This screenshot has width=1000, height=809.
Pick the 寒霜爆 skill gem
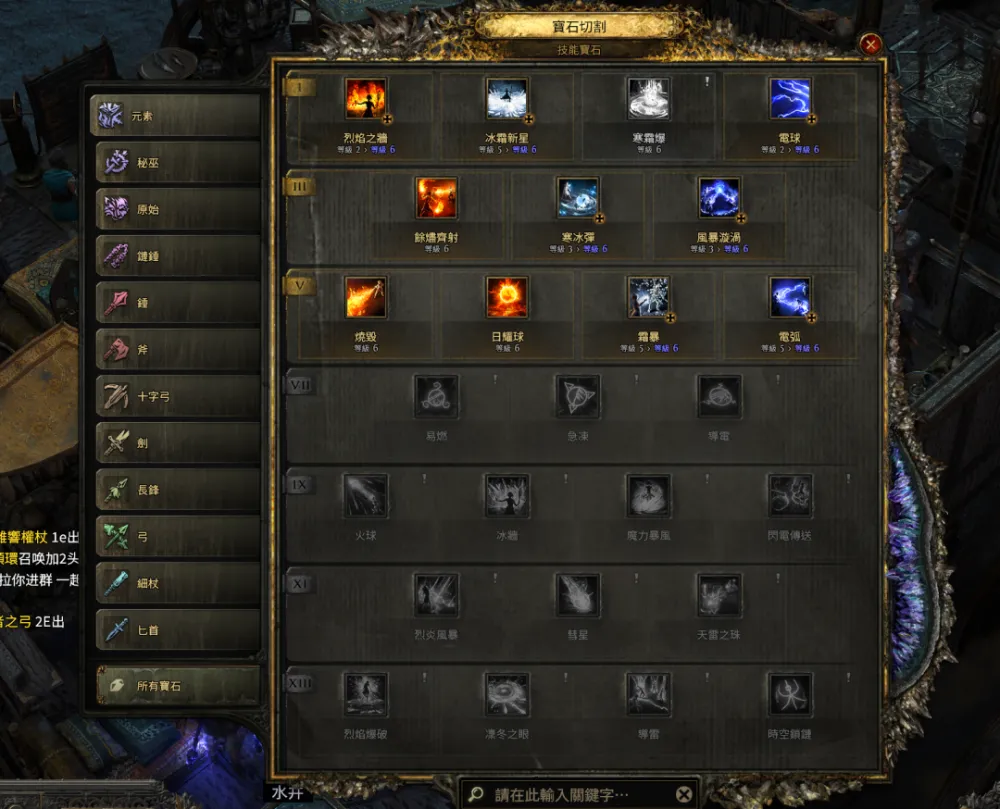tap(648, 99)
